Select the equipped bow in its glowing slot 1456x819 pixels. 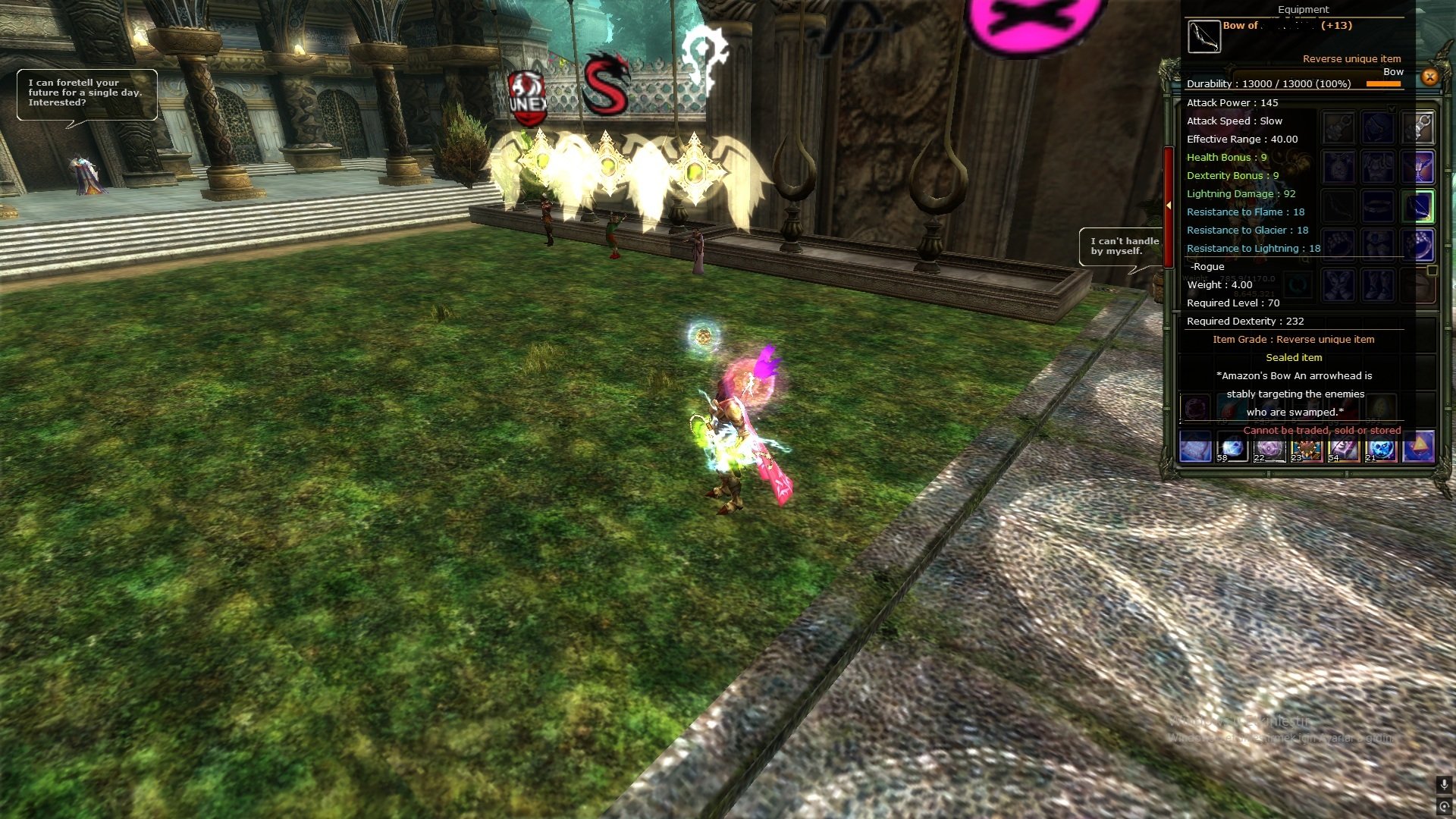pos(1417,206)
